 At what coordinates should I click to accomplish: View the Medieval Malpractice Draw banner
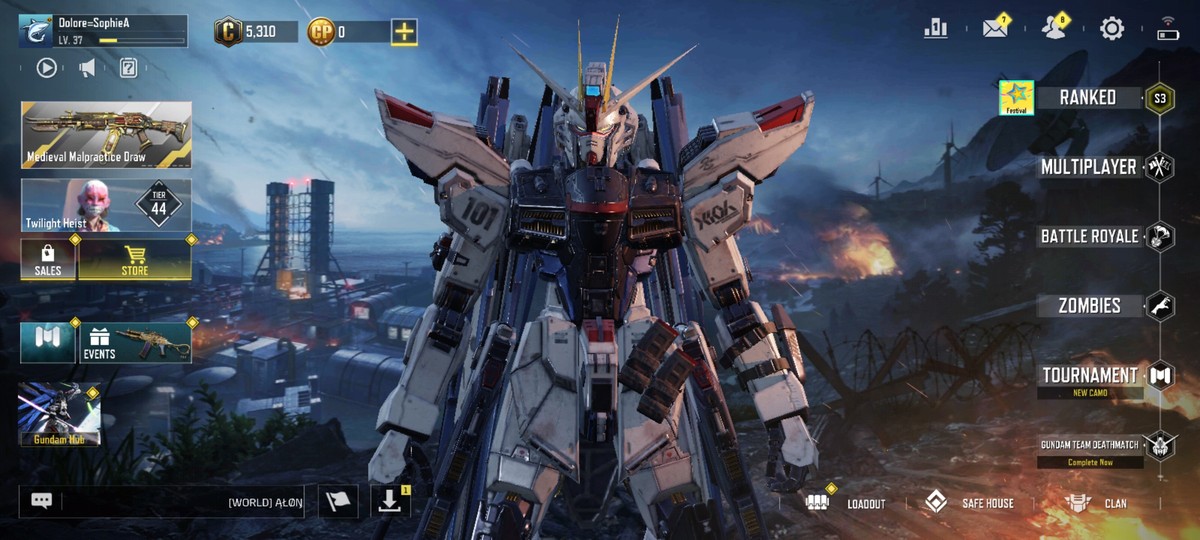[x=106, y=134]
